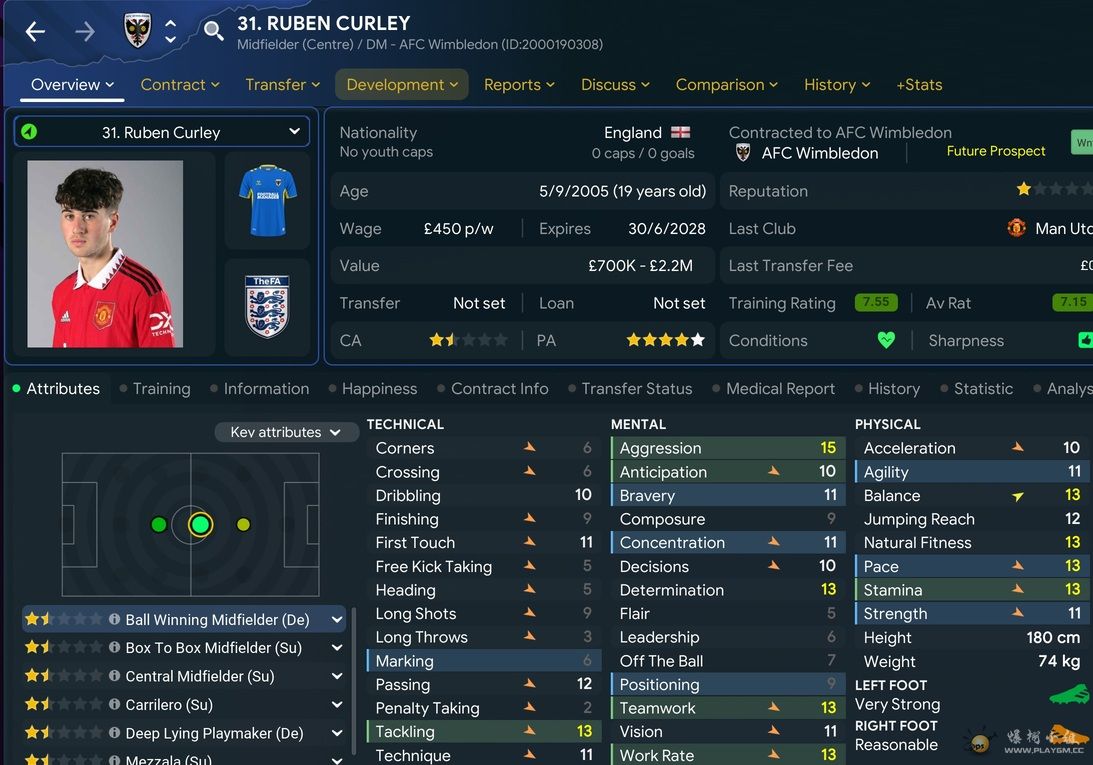Image resolution: width=1093 pixels, height=765 pixels.
Task: Open the Comparison menu
Action: (x=726, y=85)
